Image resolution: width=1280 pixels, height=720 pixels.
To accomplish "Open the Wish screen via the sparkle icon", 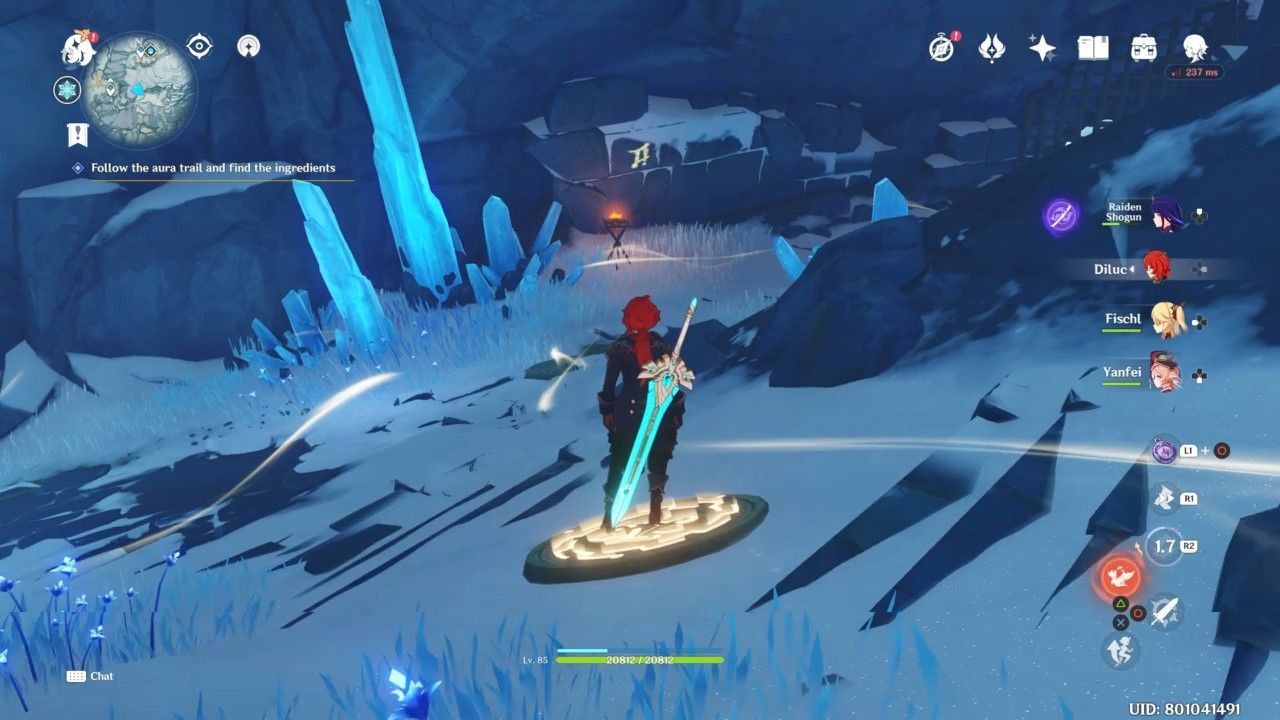I will pyautogui.click(x=1042, y=46).
